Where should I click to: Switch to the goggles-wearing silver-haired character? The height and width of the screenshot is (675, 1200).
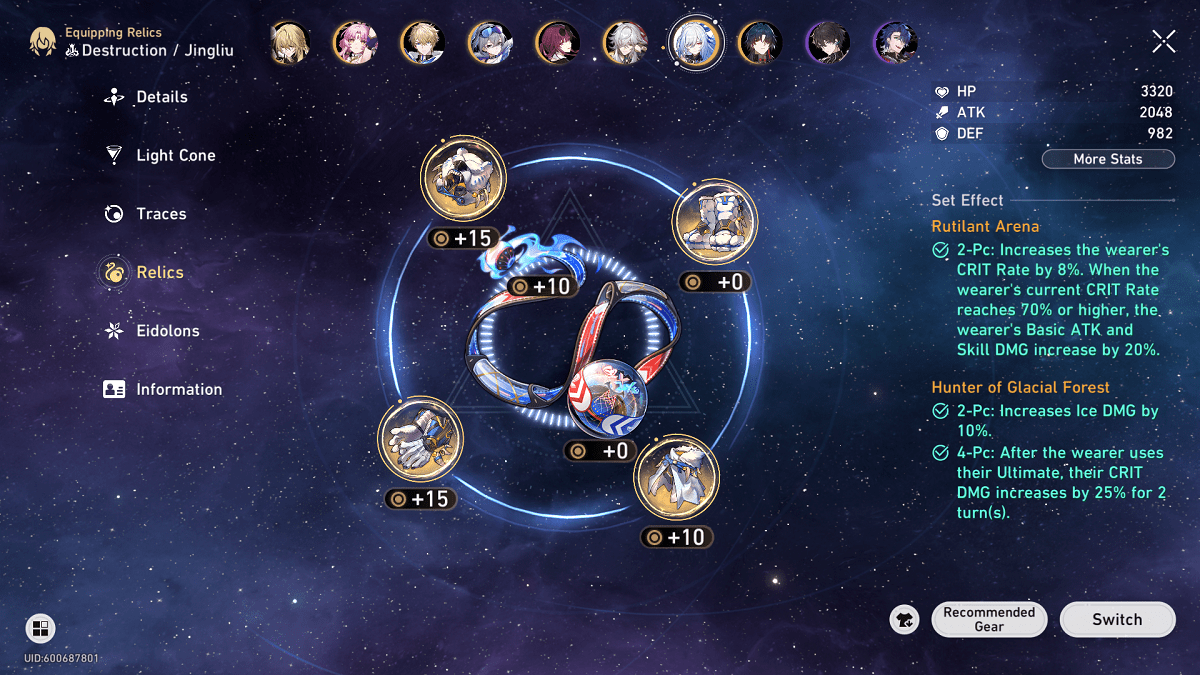(x=490, y=42)
